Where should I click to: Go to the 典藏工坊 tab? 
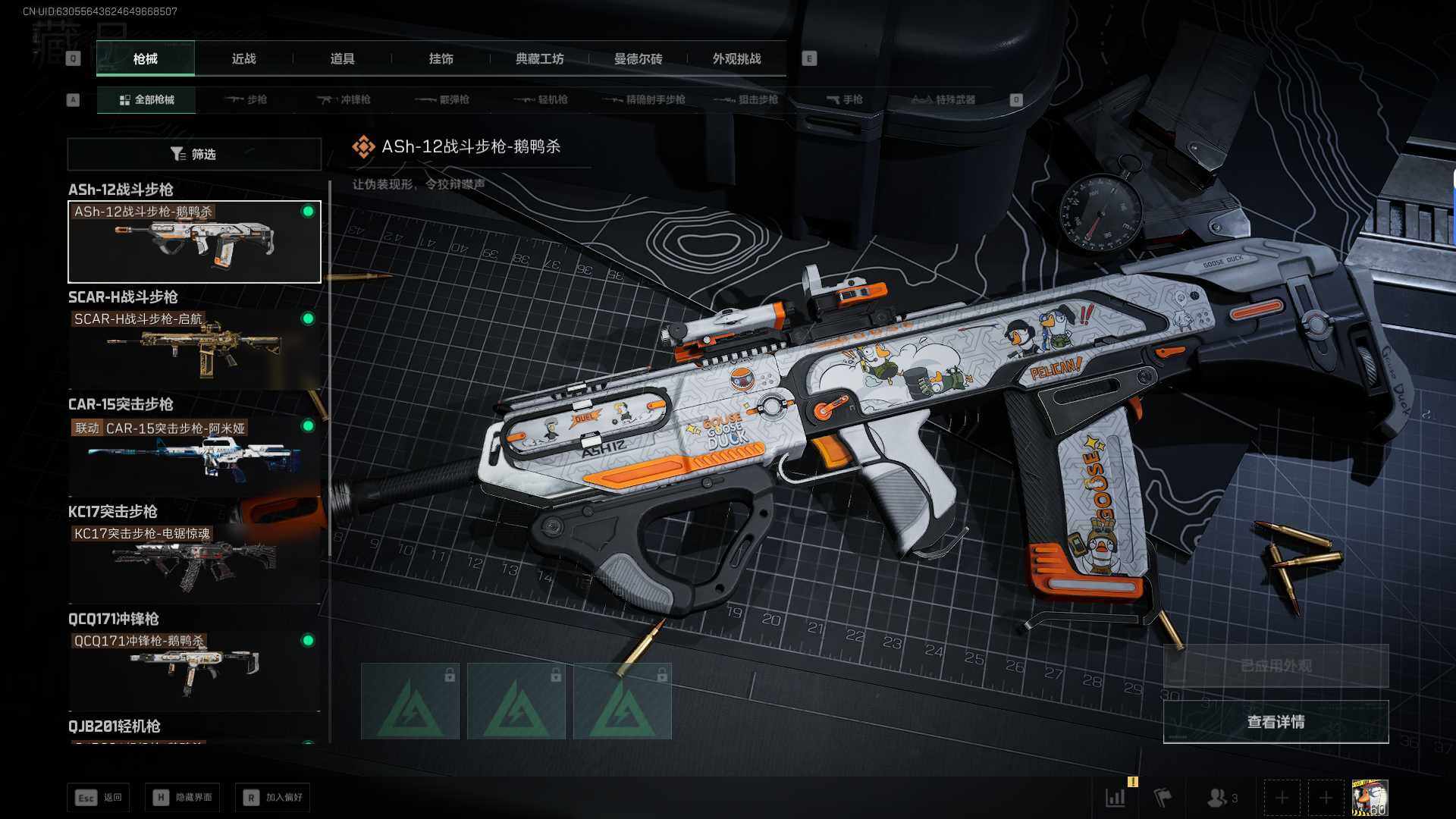pyautogui.click(x=539, y=59)
